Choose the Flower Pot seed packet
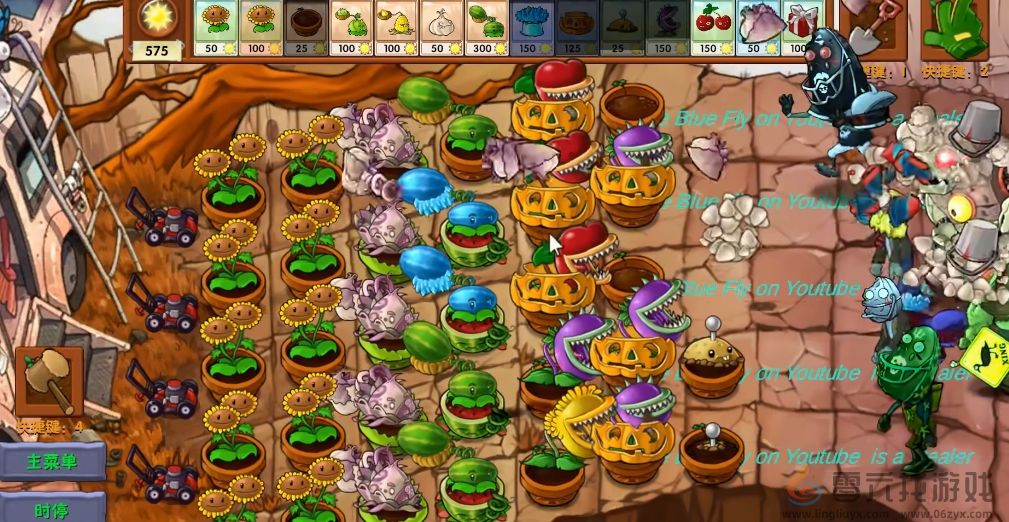Image resolution: width=1009 pixels, height=522 pixels. (306, 27)
